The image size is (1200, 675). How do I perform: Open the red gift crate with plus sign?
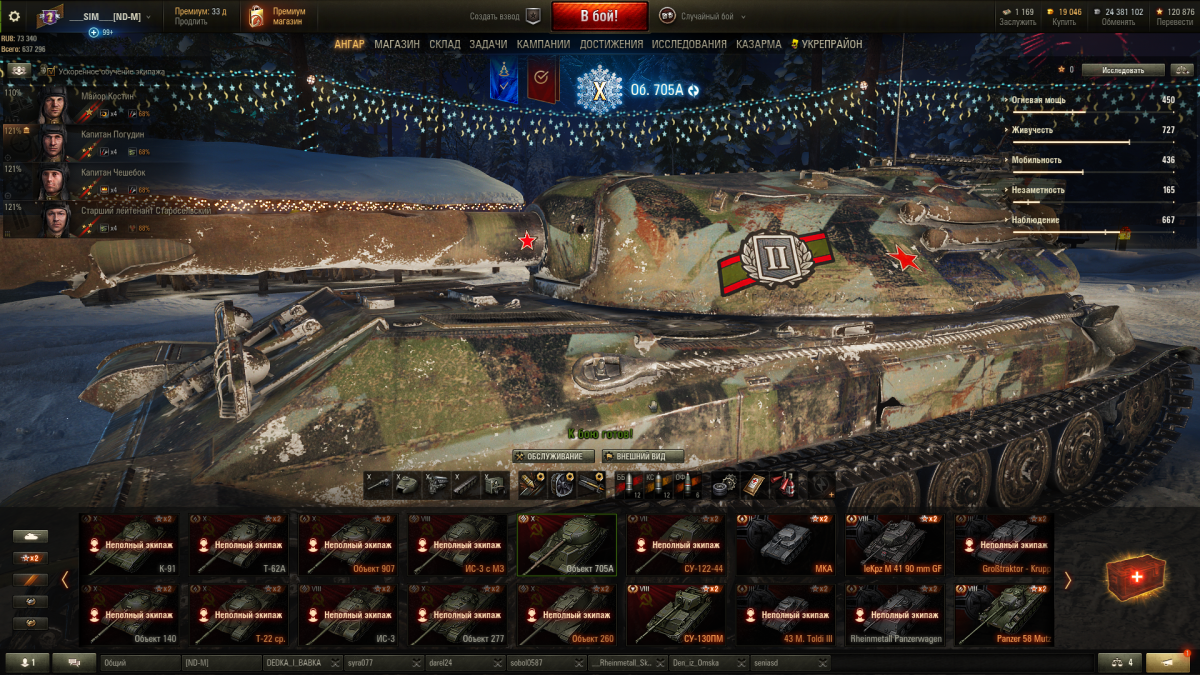[x=1135, y=579]
